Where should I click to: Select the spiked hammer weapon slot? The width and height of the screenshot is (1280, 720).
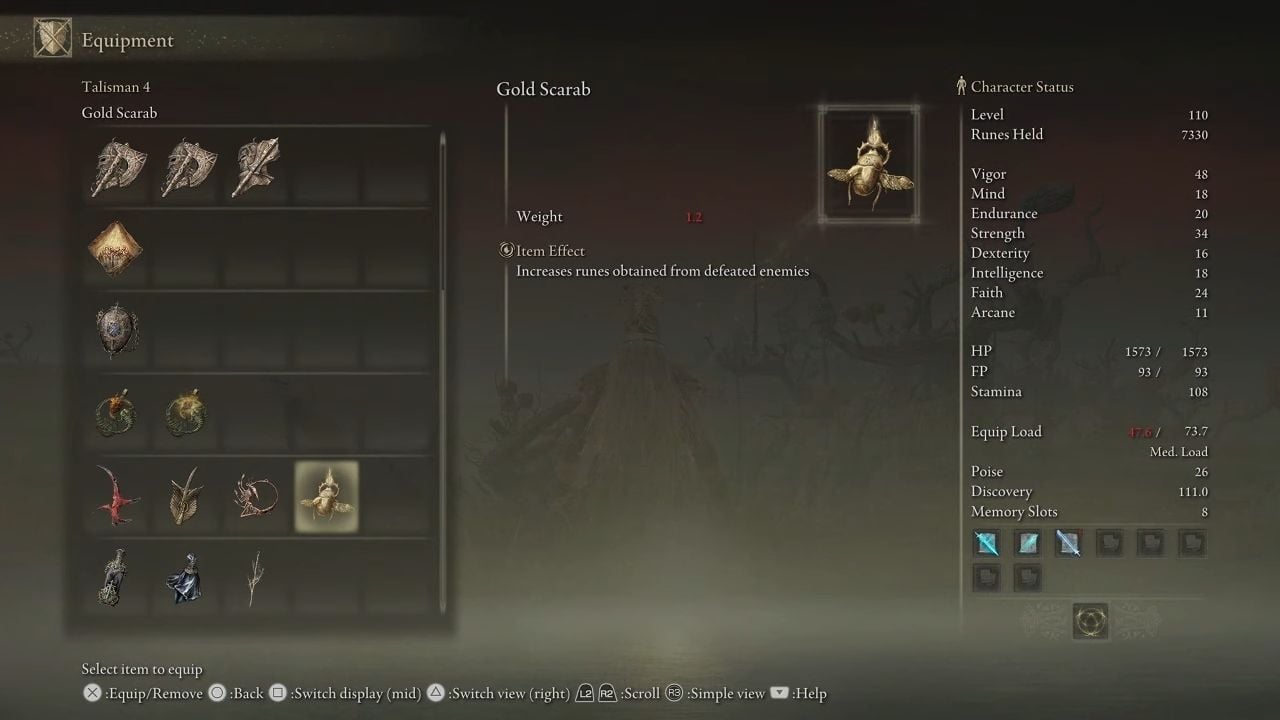(x=256, y=167)
